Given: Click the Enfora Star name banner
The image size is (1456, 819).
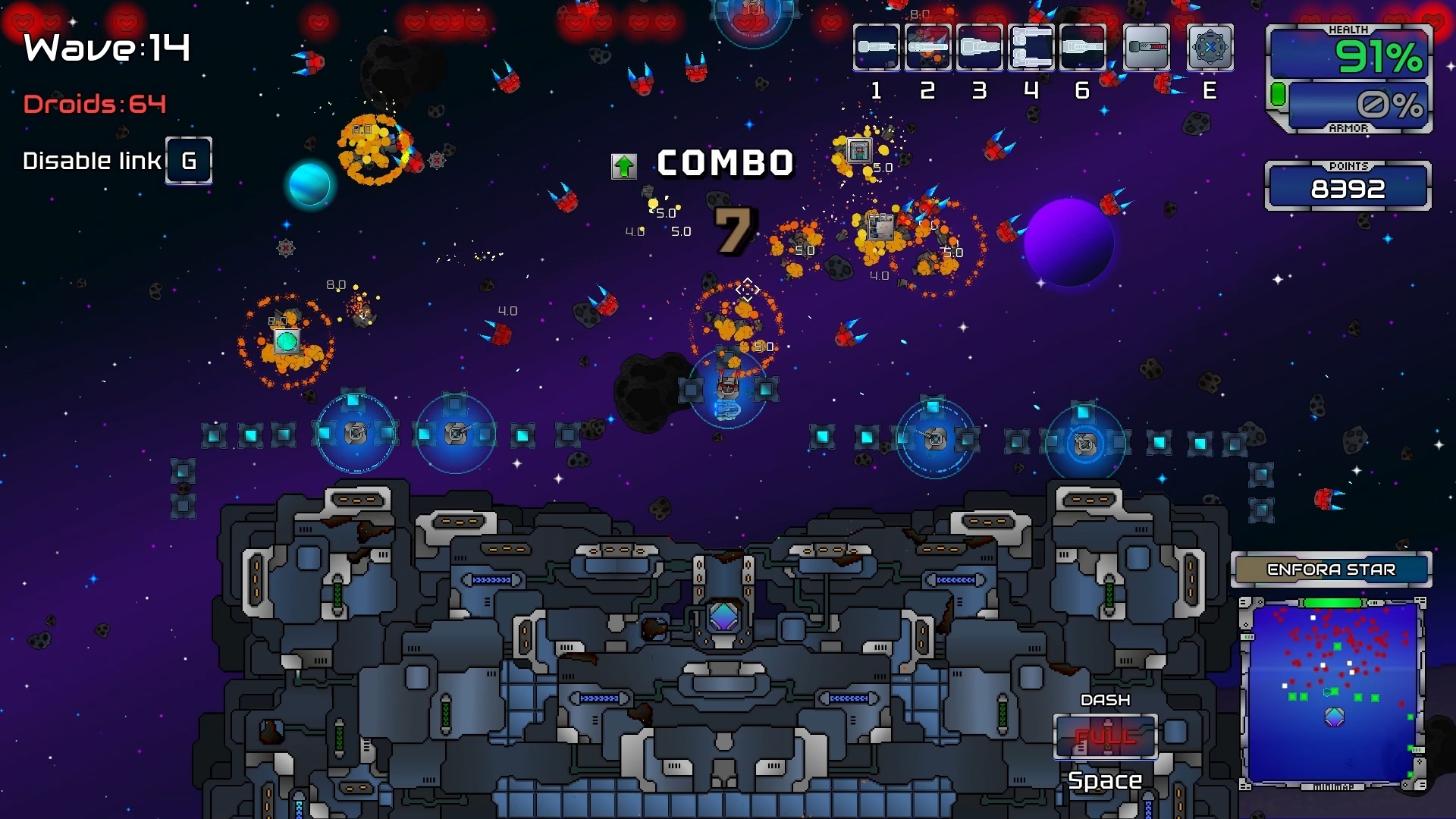Looking at the screenshot, I should [1332, 570].
